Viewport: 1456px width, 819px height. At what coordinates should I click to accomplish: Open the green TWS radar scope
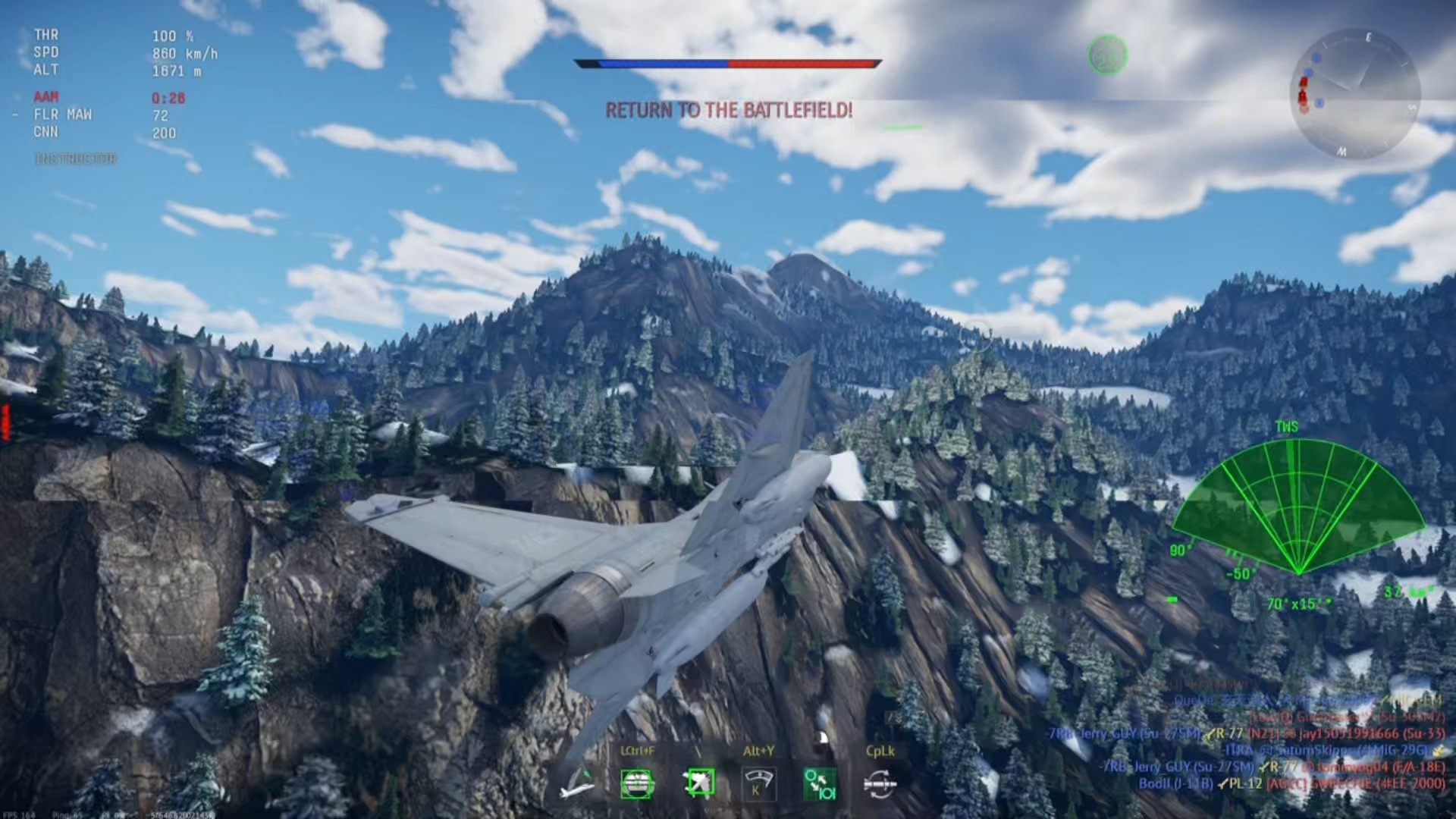coord(1298,510)
